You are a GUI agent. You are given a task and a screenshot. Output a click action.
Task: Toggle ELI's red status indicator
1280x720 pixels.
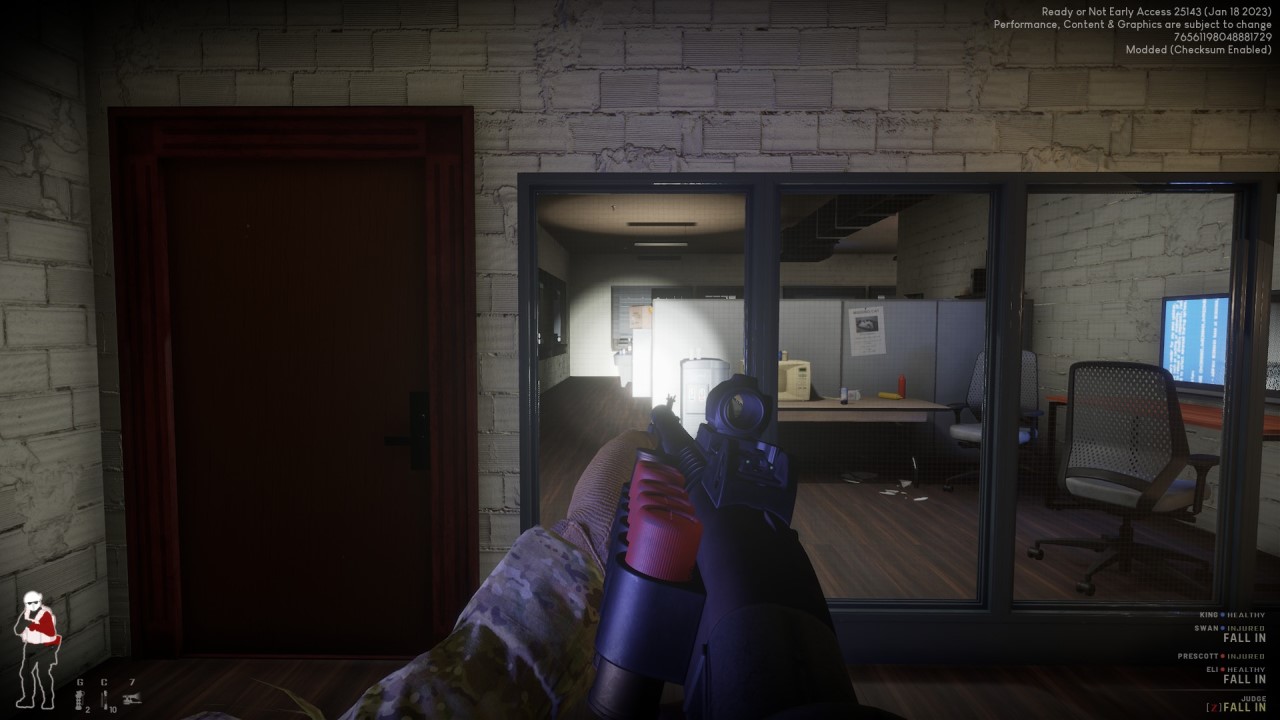[x=1223, y=669]
